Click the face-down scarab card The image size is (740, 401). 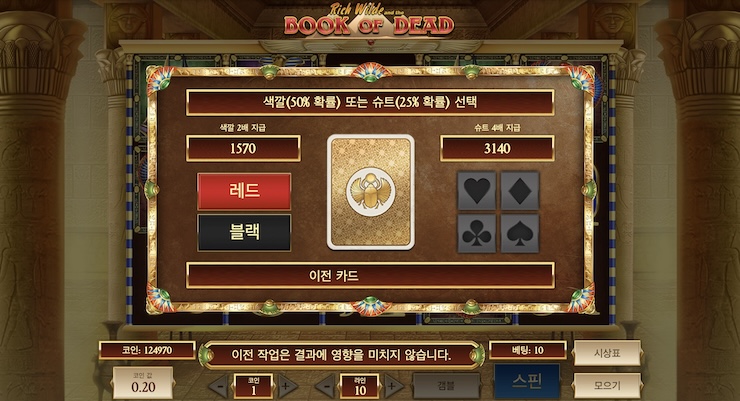point(370,191)
